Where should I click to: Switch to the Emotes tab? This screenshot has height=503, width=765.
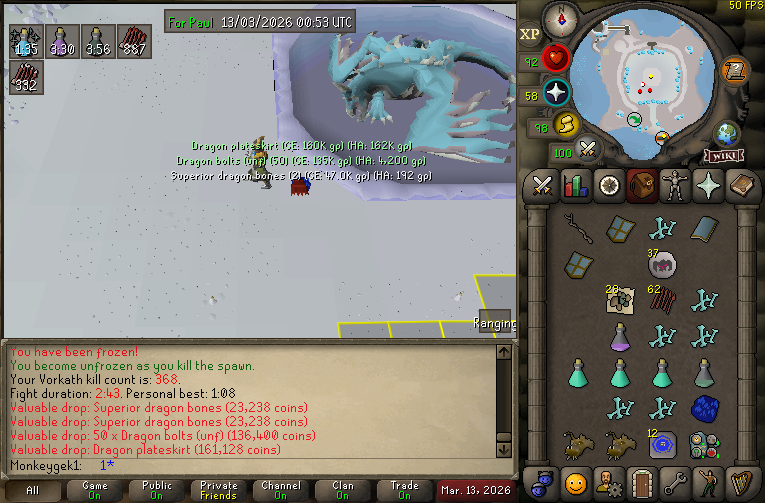click(707, 481)
